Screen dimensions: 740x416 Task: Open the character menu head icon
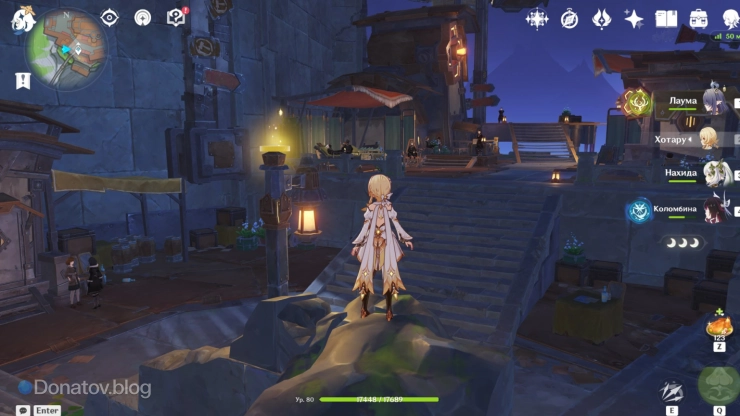(729, 18)
